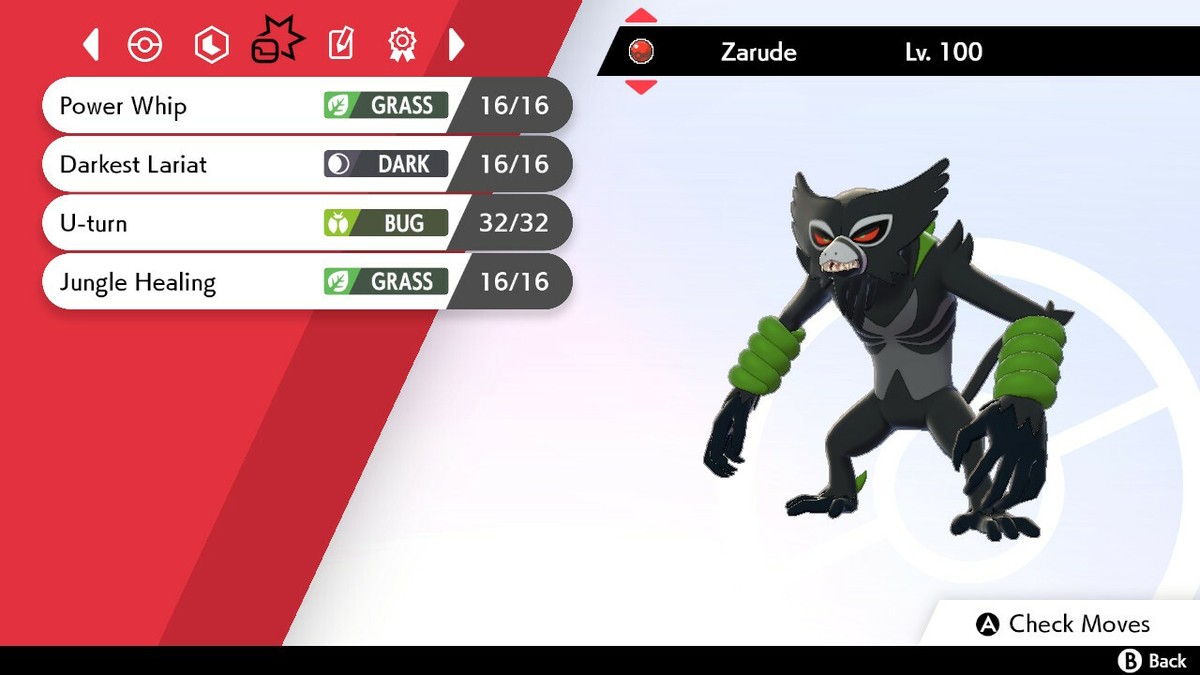
Task: Show the ribbons tab
Action: (x=401, y=44)
